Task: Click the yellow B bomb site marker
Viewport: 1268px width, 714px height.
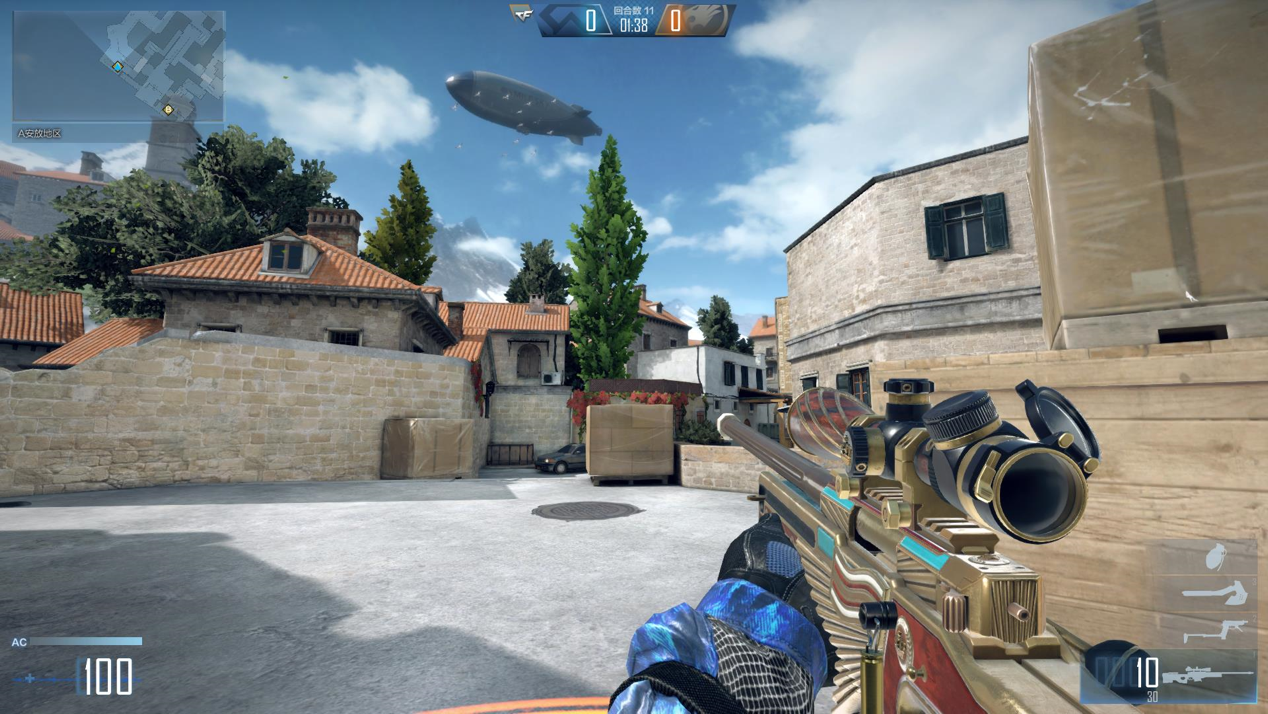Action: pyautogui.click(x=168, y=109)
